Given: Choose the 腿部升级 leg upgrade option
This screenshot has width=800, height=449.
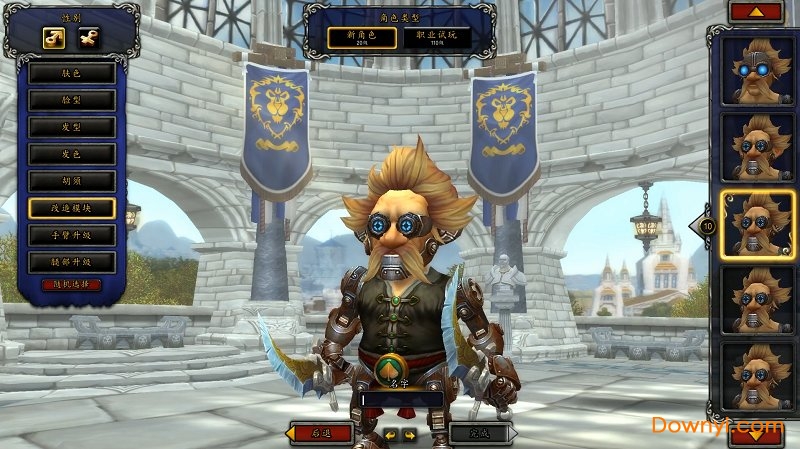Looking at the screenshot, I should [71, 262].
